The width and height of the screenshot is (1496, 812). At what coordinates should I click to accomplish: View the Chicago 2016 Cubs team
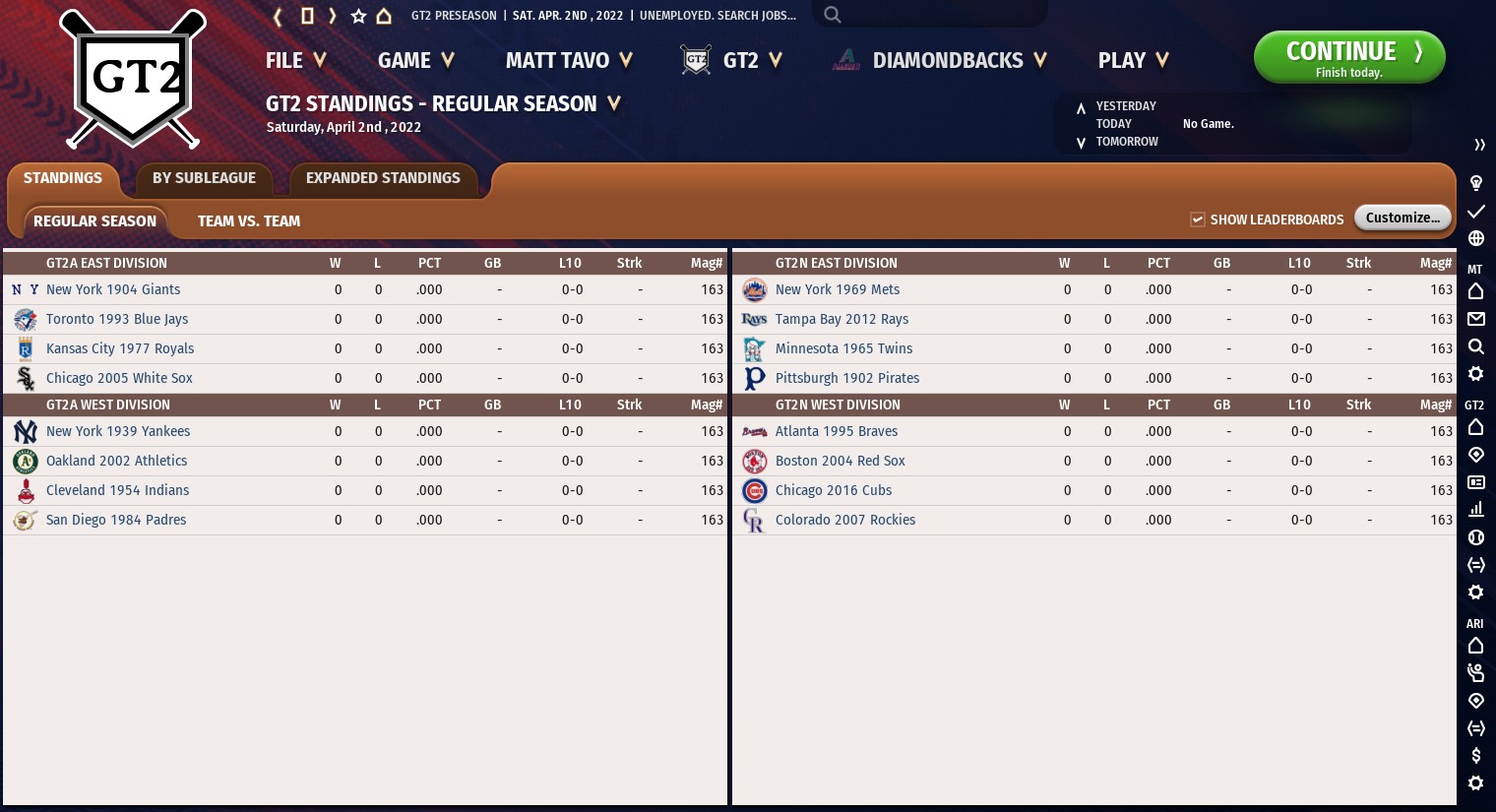click(834, 491)
